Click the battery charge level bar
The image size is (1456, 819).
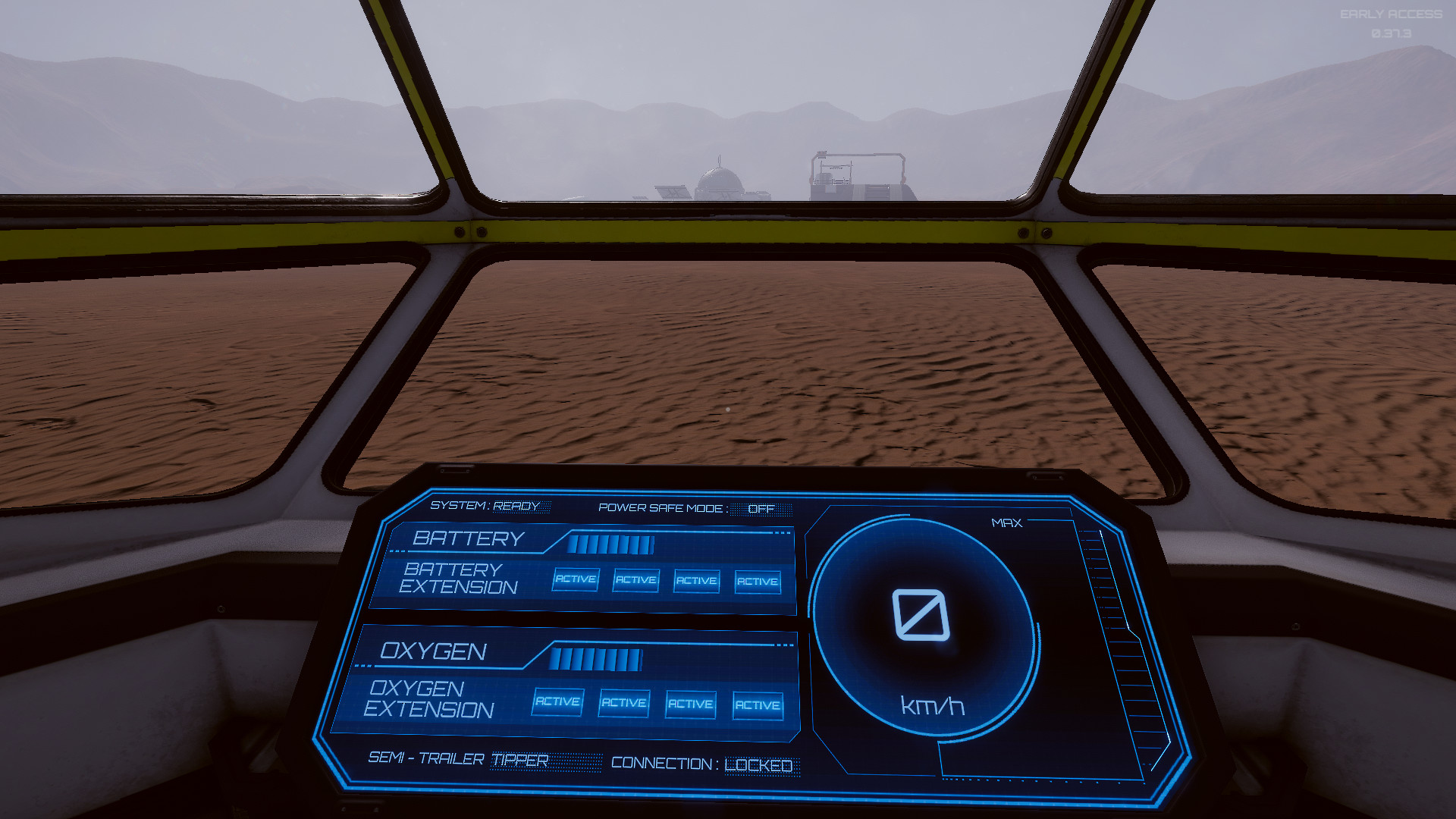[613, 543]
